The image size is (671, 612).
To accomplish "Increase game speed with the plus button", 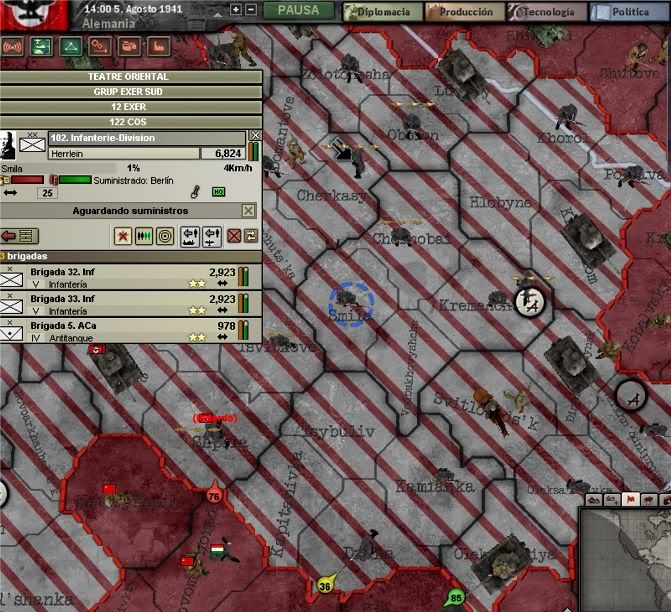I will coord(235,10).
